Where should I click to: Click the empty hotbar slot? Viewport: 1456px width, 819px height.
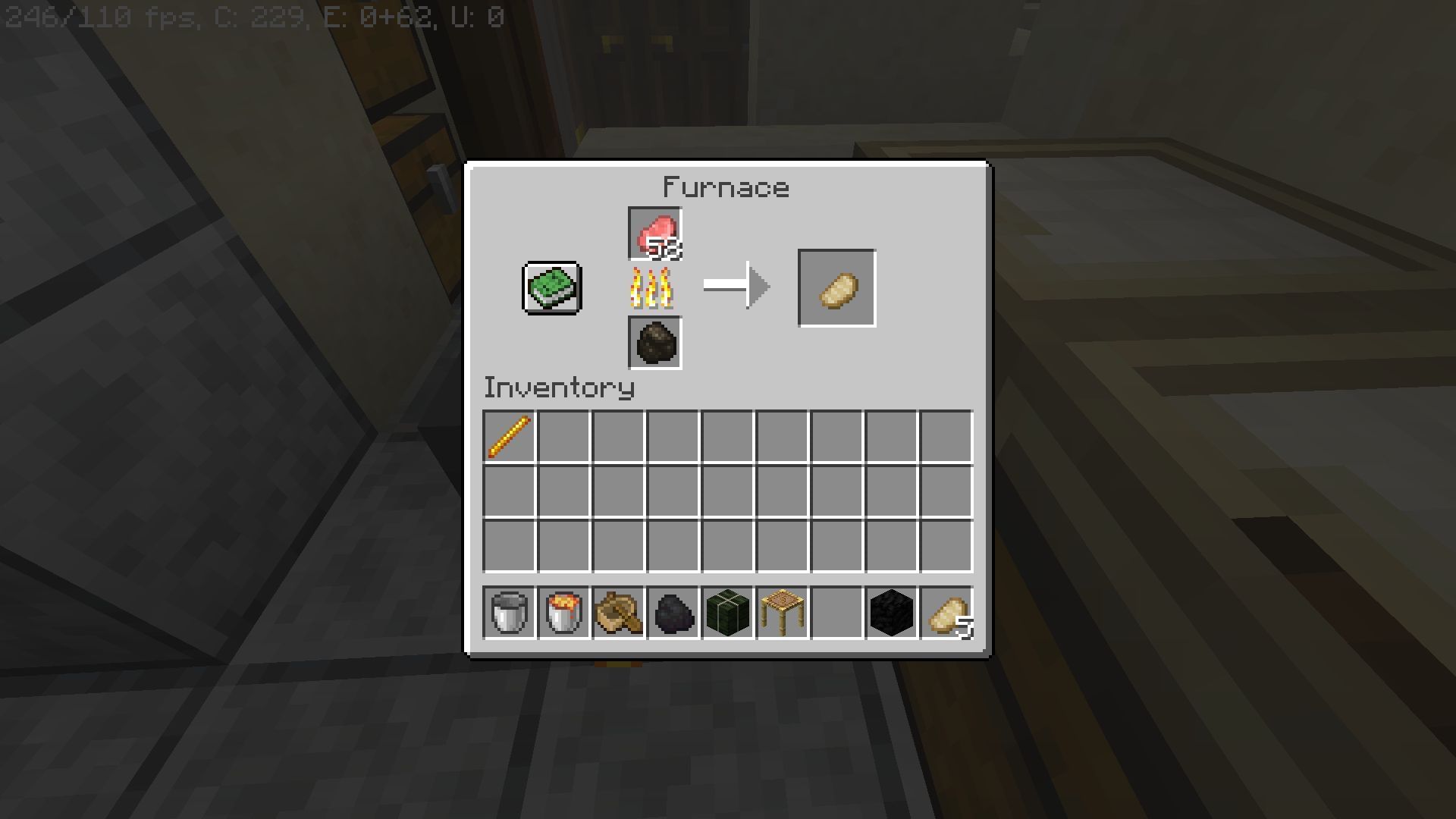836,614
